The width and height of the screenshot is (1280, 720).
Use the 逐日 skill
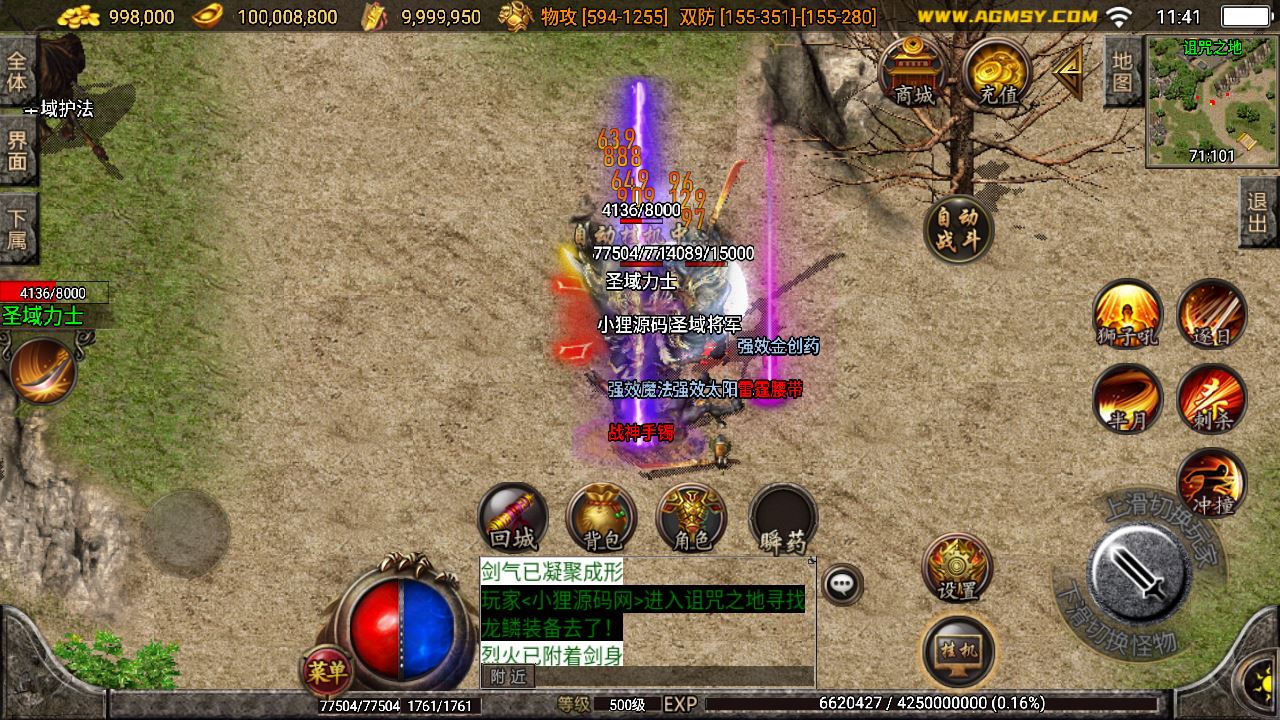pyautogui.click(x=1211, y=314)
